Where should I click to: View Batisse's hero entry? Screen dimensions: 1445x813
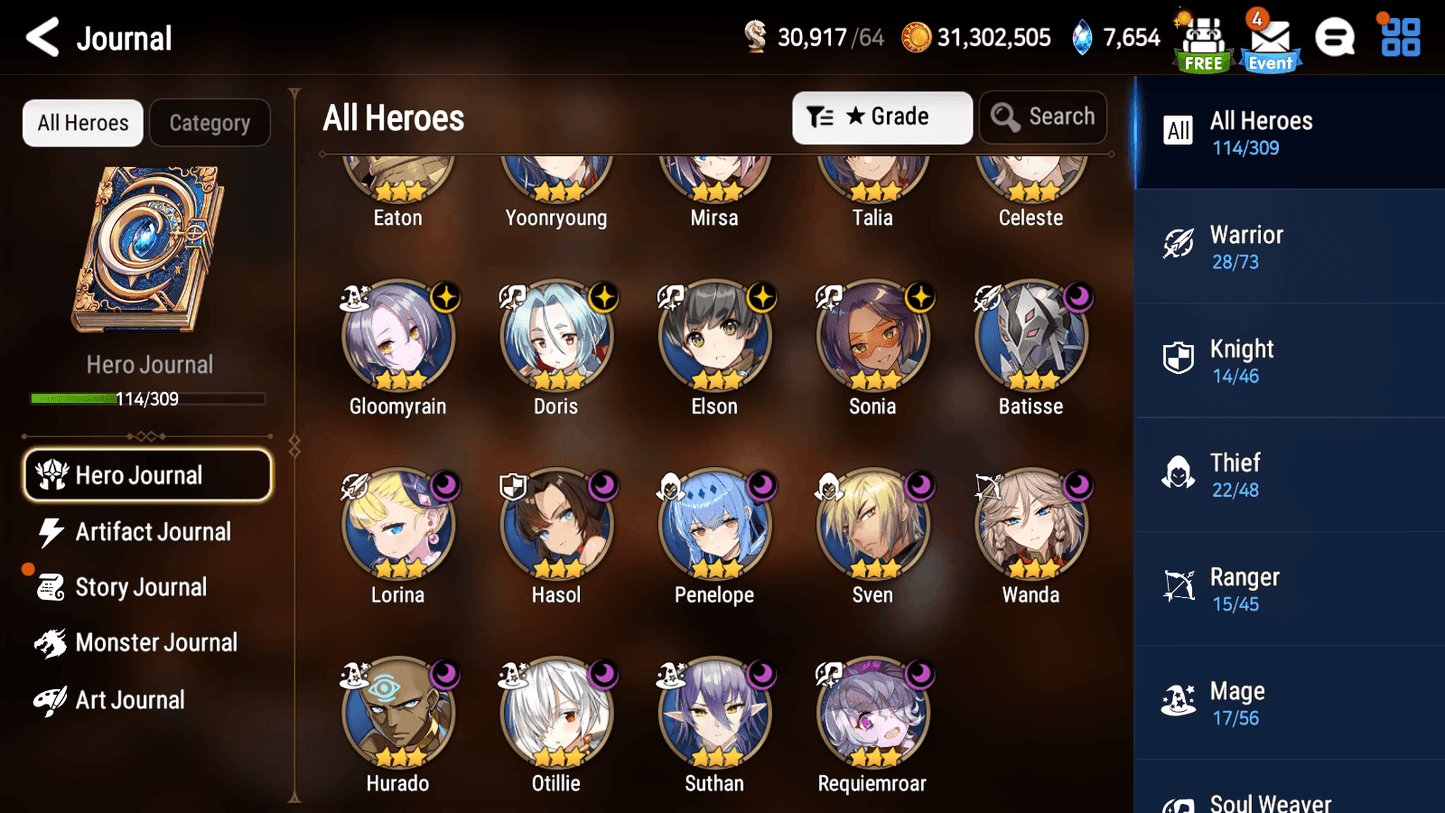pyautogui.click(x=1030, y=337)
